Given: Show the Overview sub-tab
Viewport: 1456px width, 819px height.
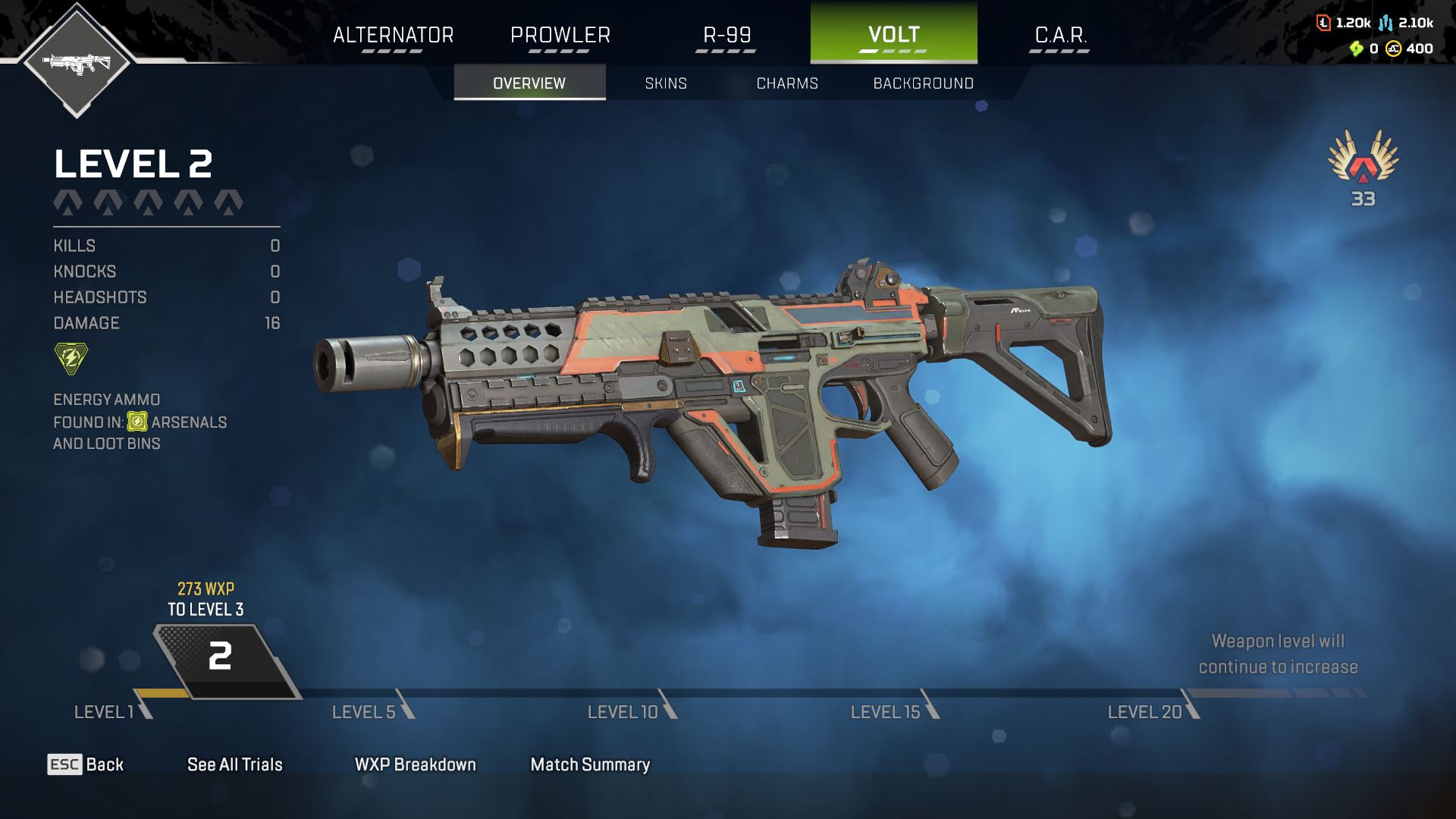Looking at the screenshot, I should (x=529, y=83).
